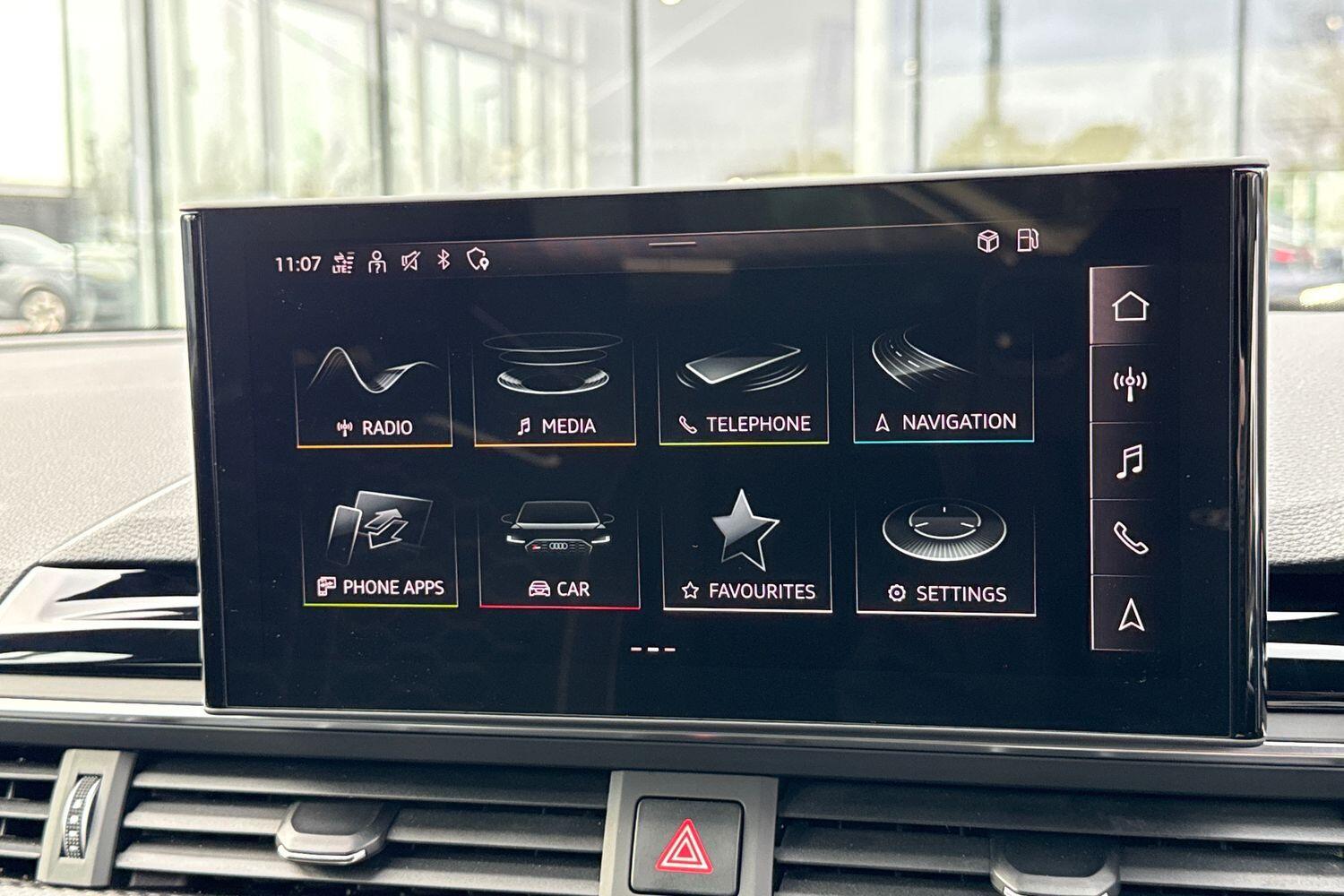Tap the Home icon in the sidebar
1344x896 pixels.
(1130, 306)
